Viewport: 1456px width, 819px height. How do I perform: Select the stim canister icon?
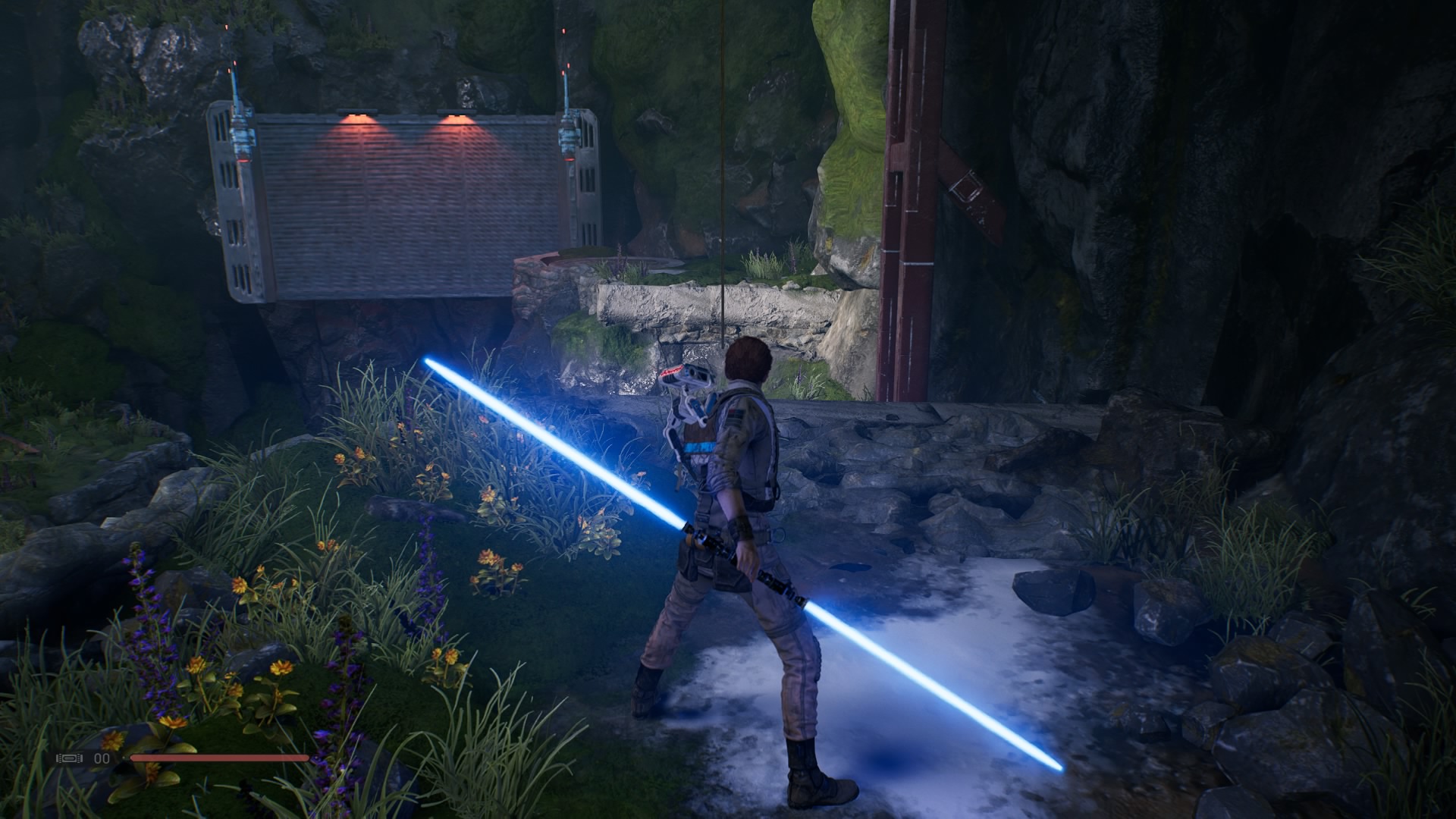[x=71, y=758]
